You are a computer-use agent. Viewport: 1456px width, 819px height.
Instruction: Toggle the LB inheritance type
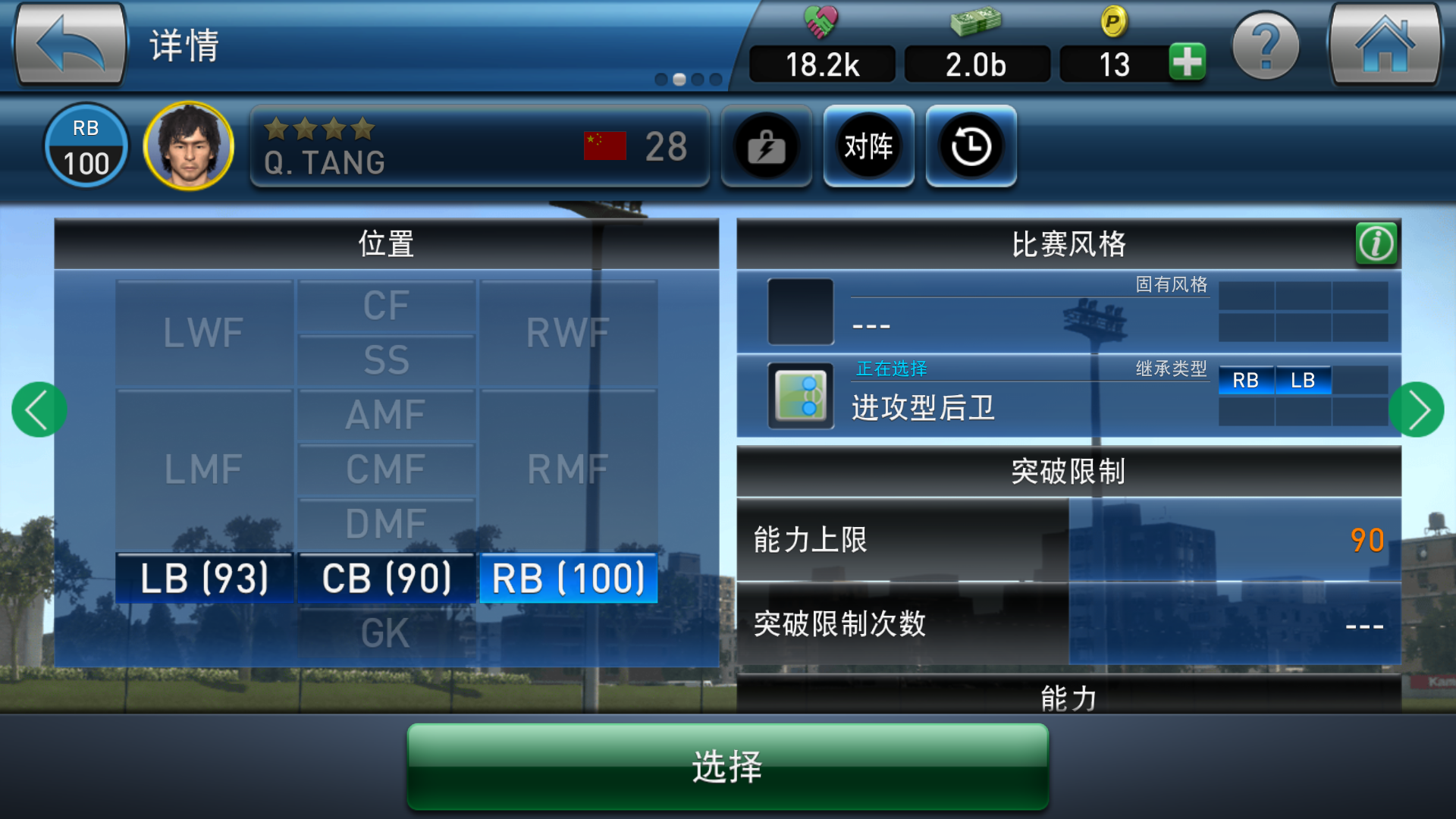(x=1304, y=381)
